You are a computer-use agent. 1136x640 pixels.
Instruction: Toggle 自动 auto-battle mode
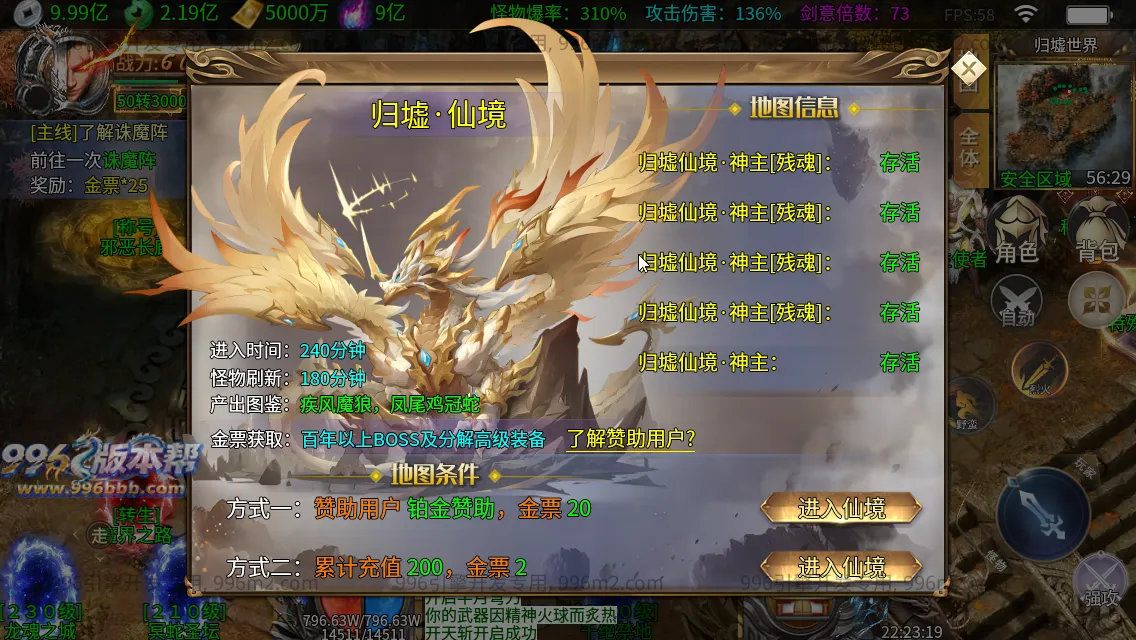[x=1016, y=301]
